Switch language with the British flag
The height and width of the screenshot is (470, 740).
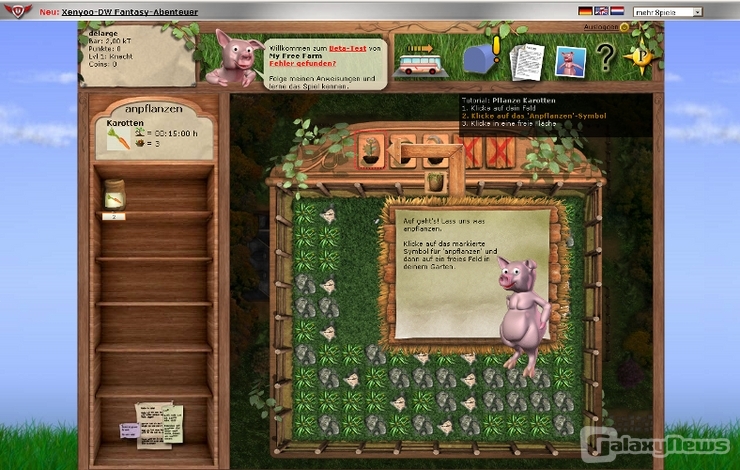click(x=601, y=11)
